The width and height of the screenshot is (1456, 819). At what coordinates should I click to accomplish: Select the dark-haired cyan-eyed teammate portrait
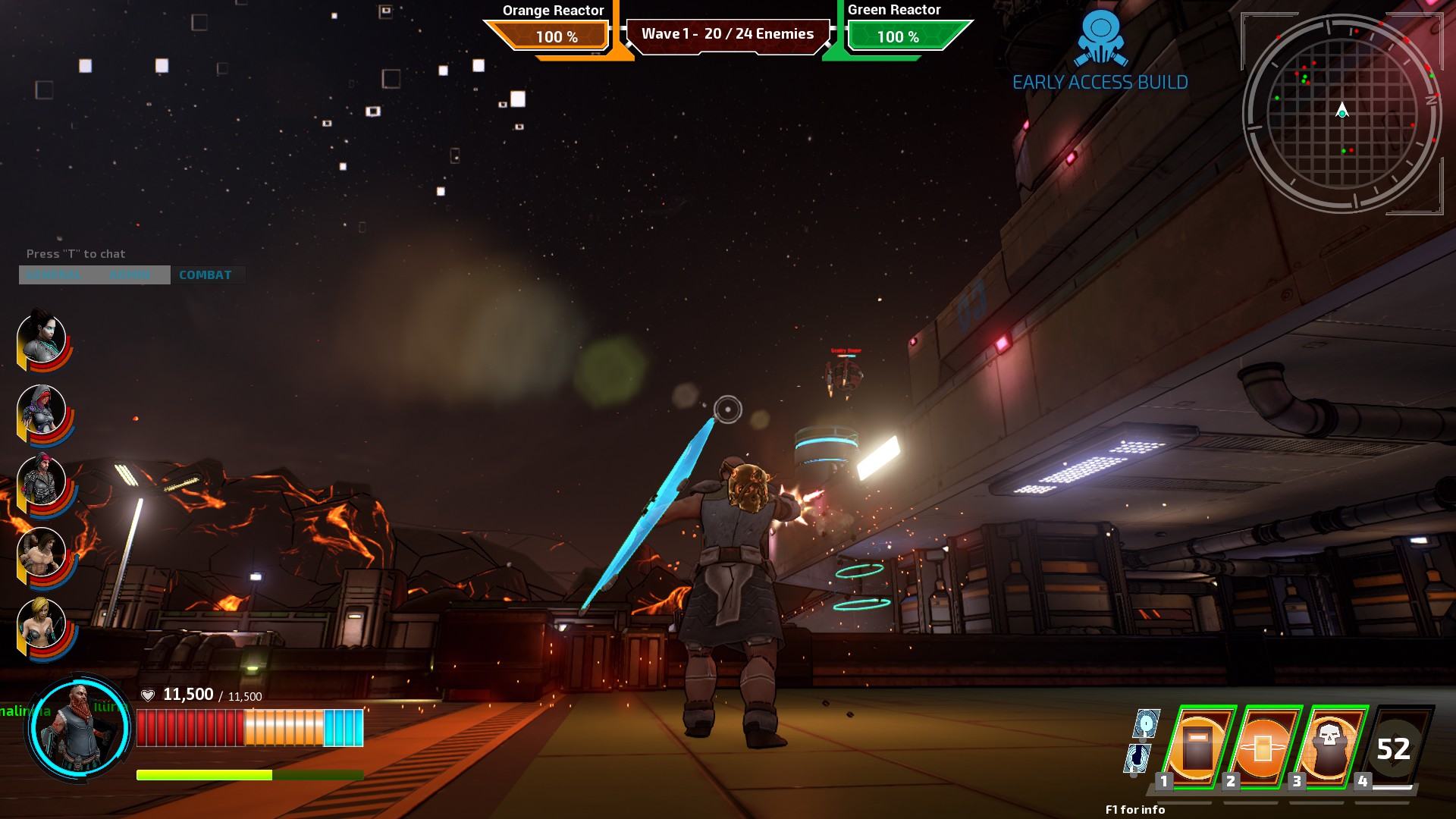(x=42, y=338)
